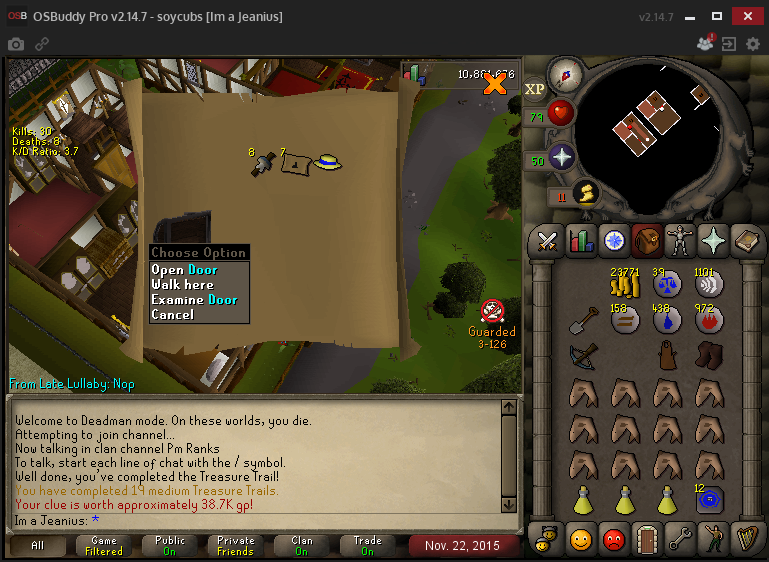
Task: Select the spade in inventory
Action: 583,321
